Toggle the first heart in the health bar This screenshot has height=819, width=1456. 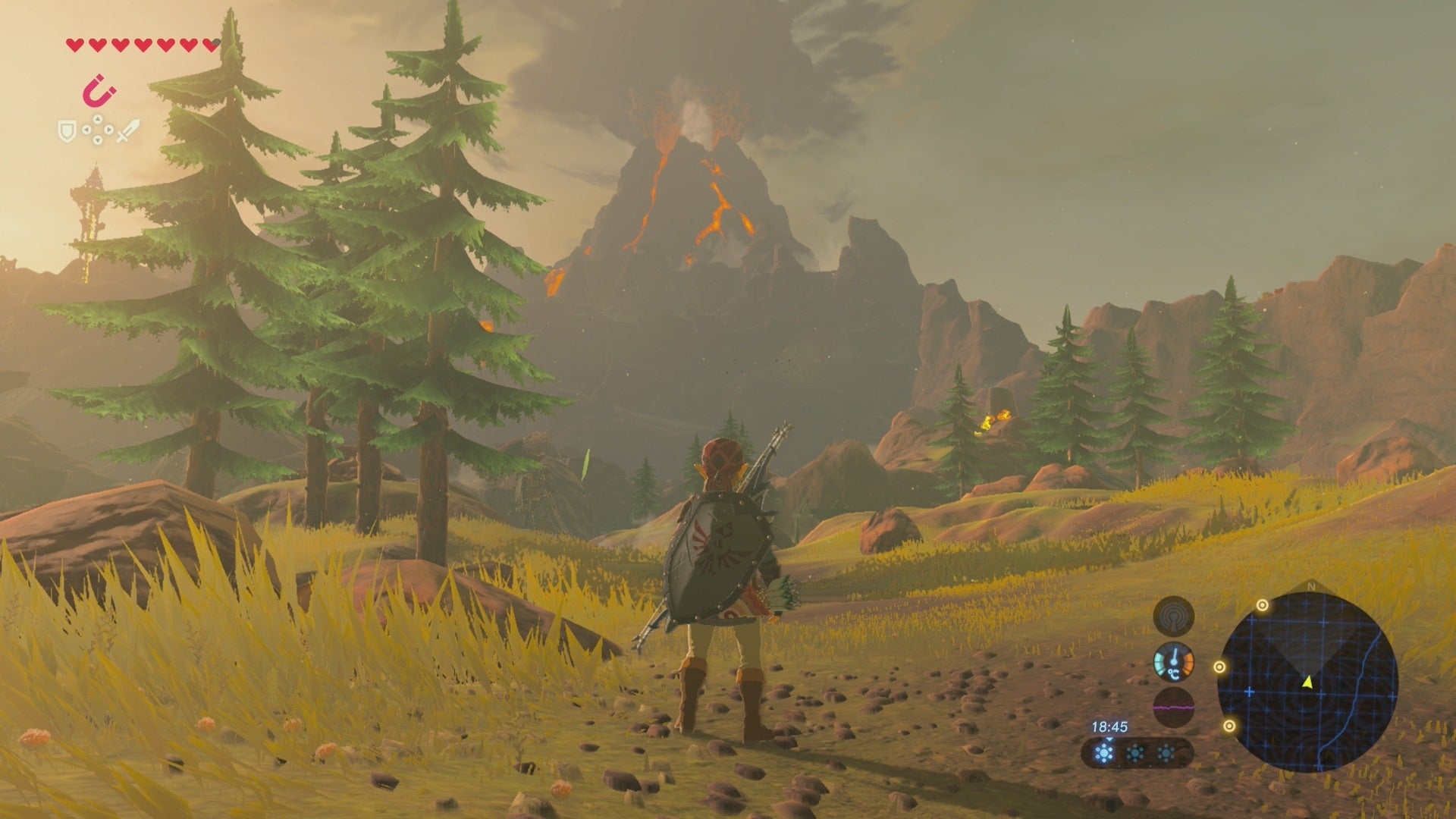74,46
